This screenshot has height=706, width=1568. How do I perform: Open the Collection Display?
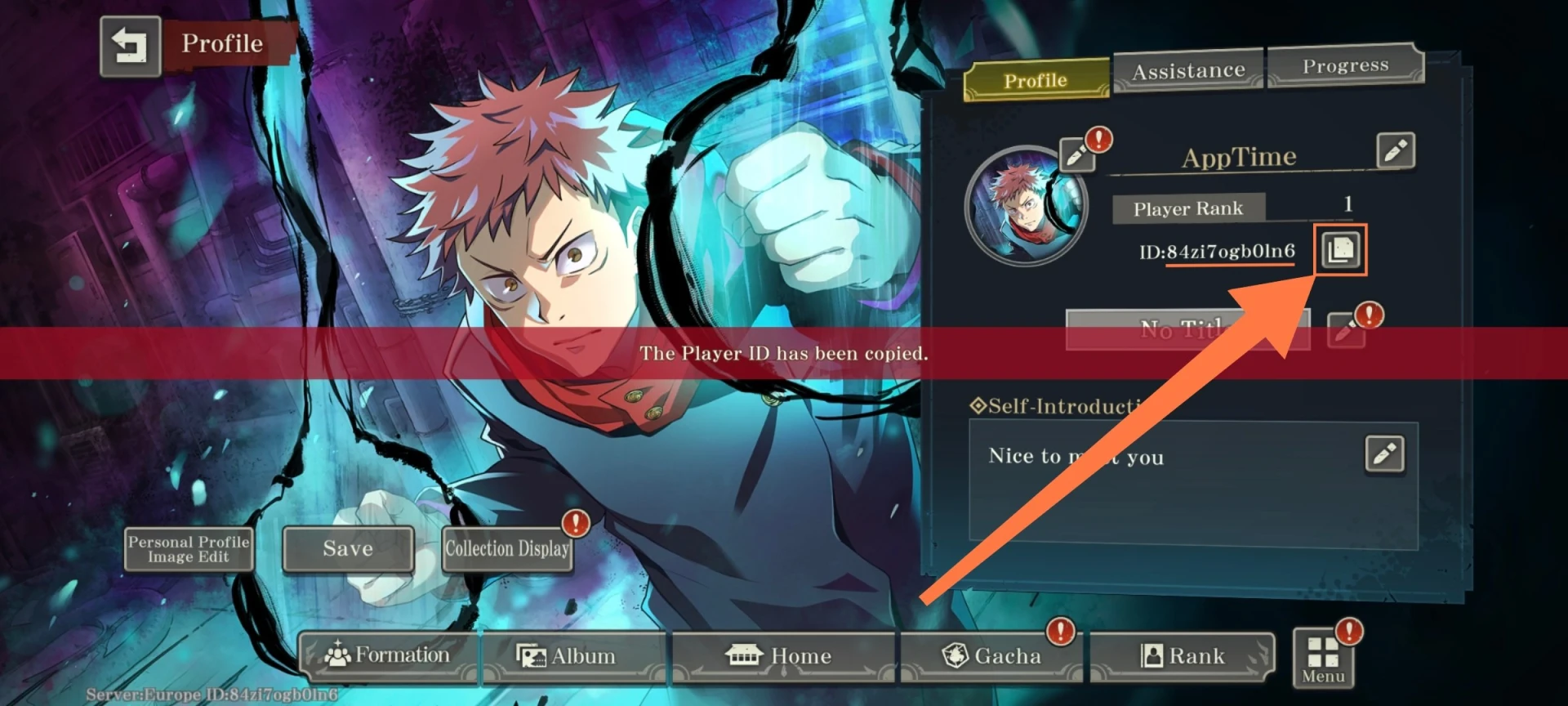pyautogui.click(x=507, y=549)
